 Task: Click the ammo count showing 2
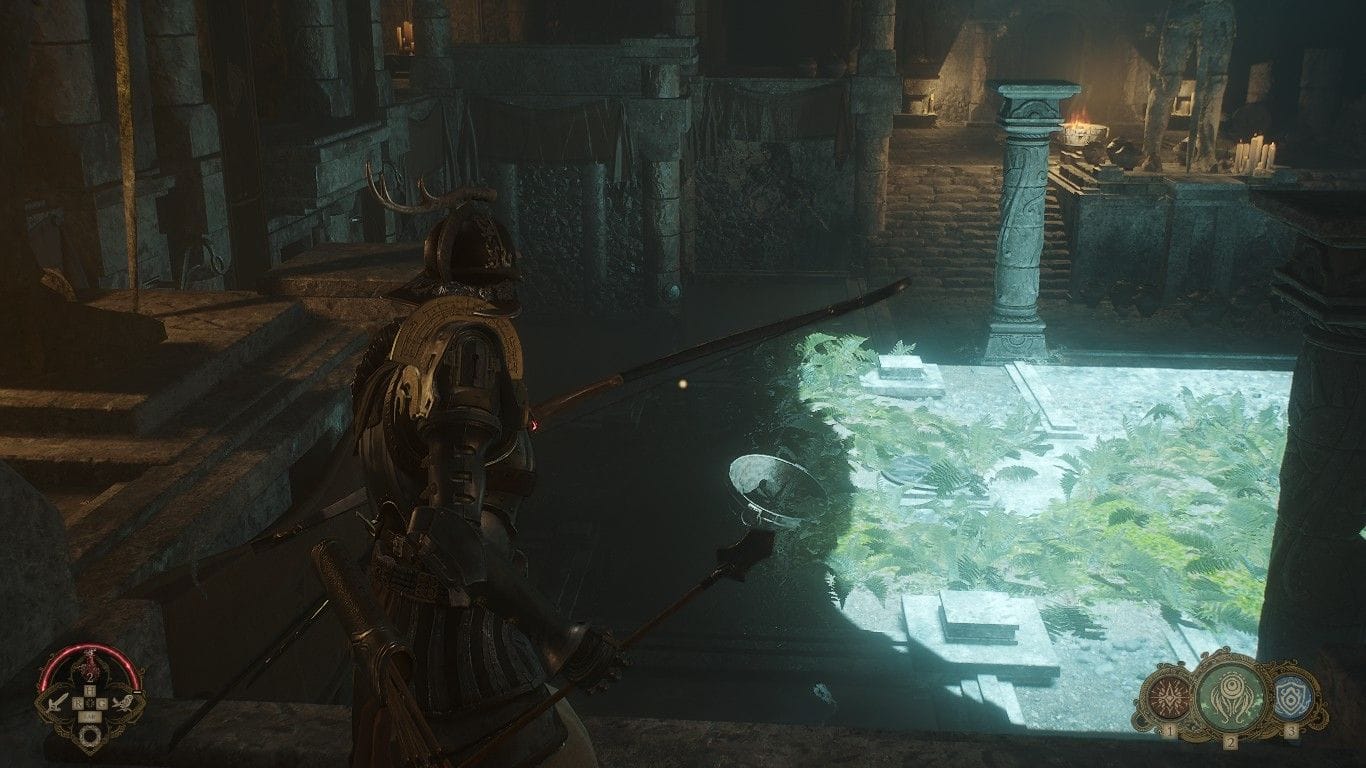[90, 677]
